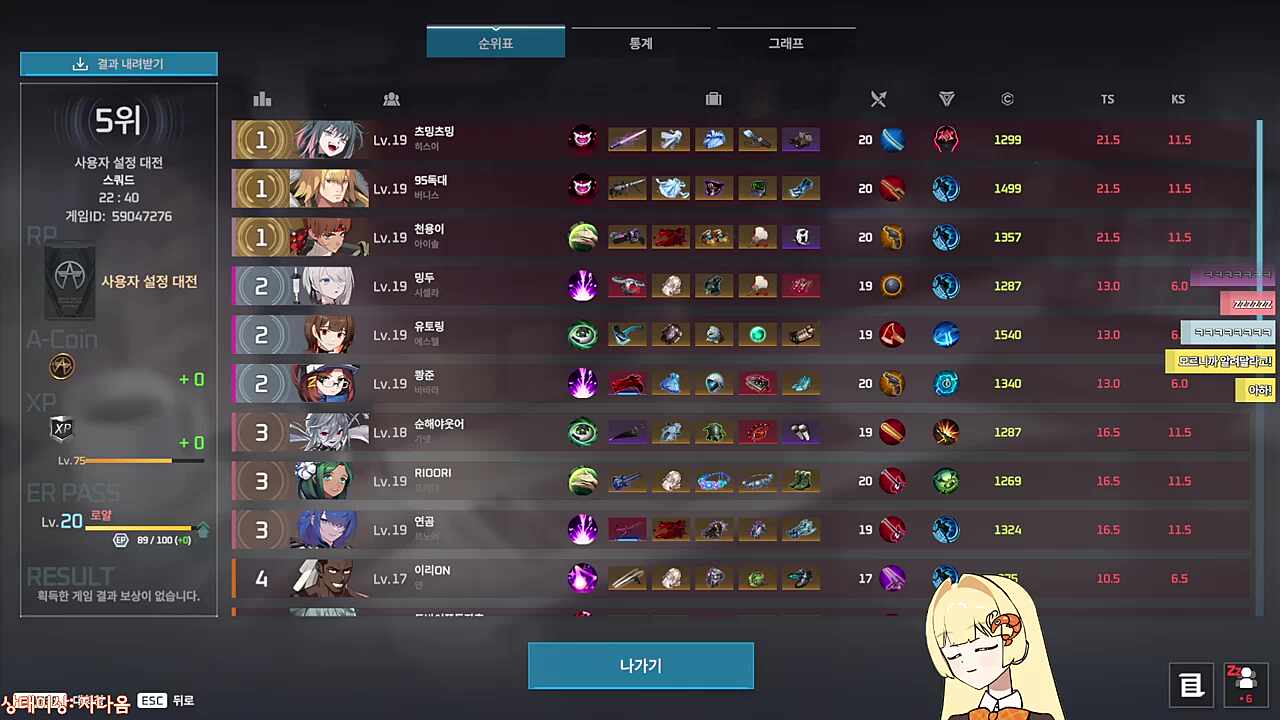The height and width of the screenshot is (720, 1280).
Task: Switch to the 그래프 graph tab
Action: [785, 43]
